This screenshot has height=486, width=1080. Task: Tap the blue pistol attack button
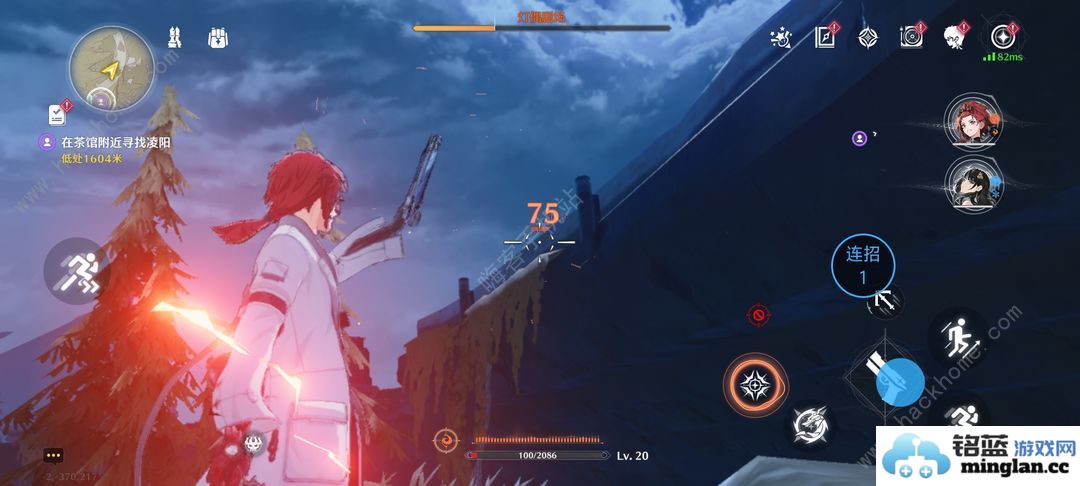(x=900, y=381)
